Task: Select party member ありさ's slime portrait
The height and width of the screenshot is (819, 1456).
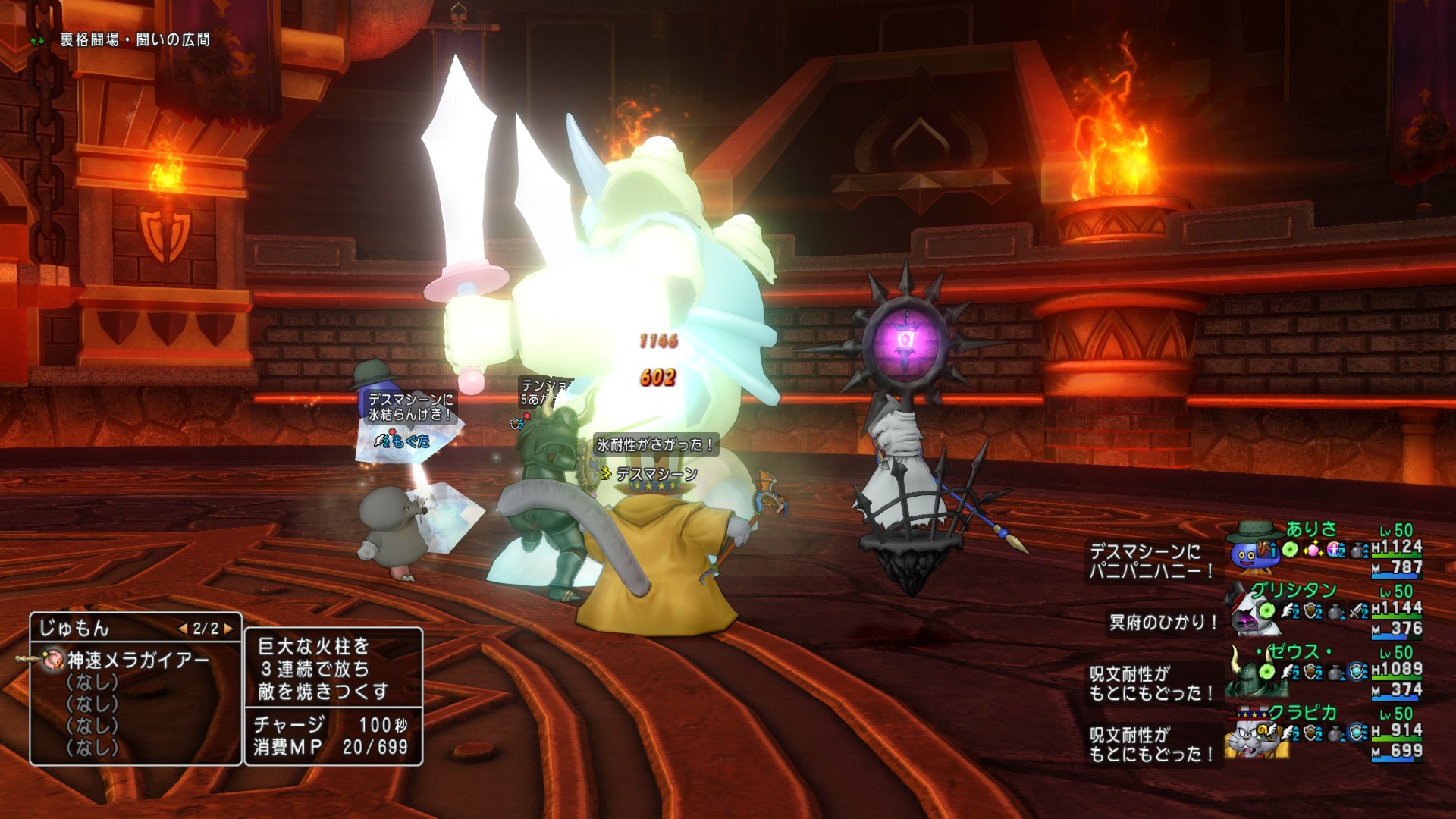Action: pos(1253,550)
